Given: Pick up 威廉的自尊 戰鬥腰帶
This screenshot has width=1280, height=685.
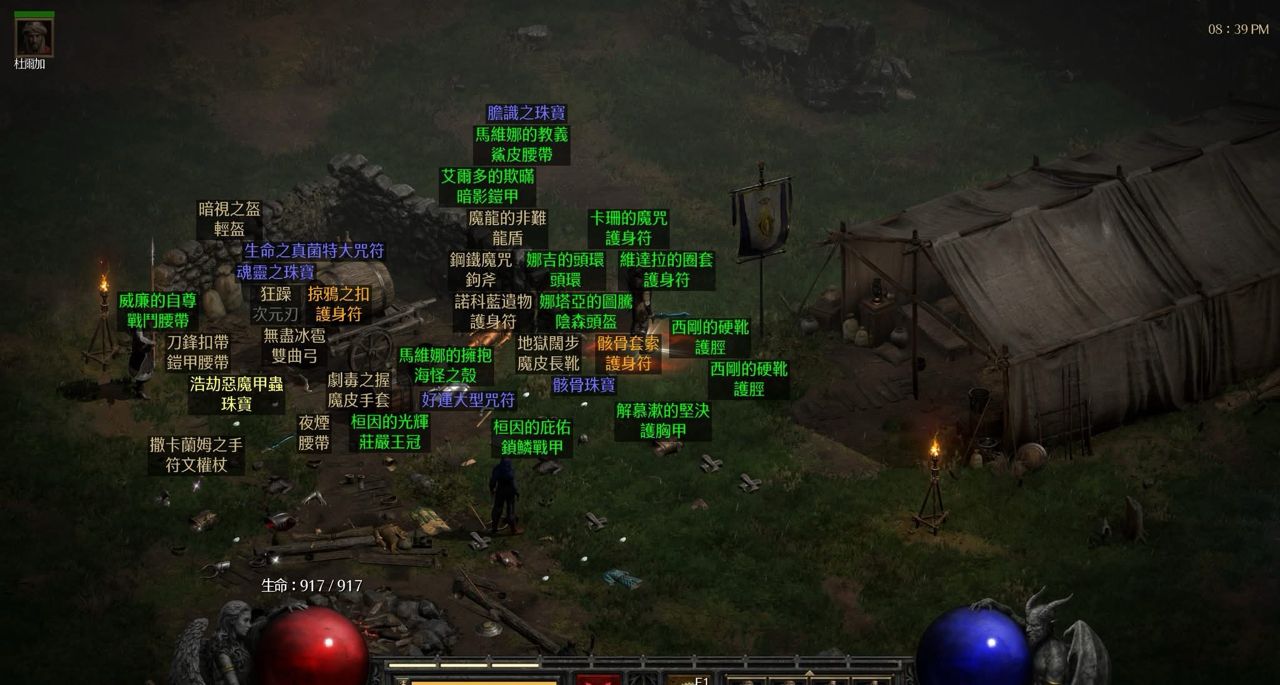Looking at the screenshot, I should (158, 310).
